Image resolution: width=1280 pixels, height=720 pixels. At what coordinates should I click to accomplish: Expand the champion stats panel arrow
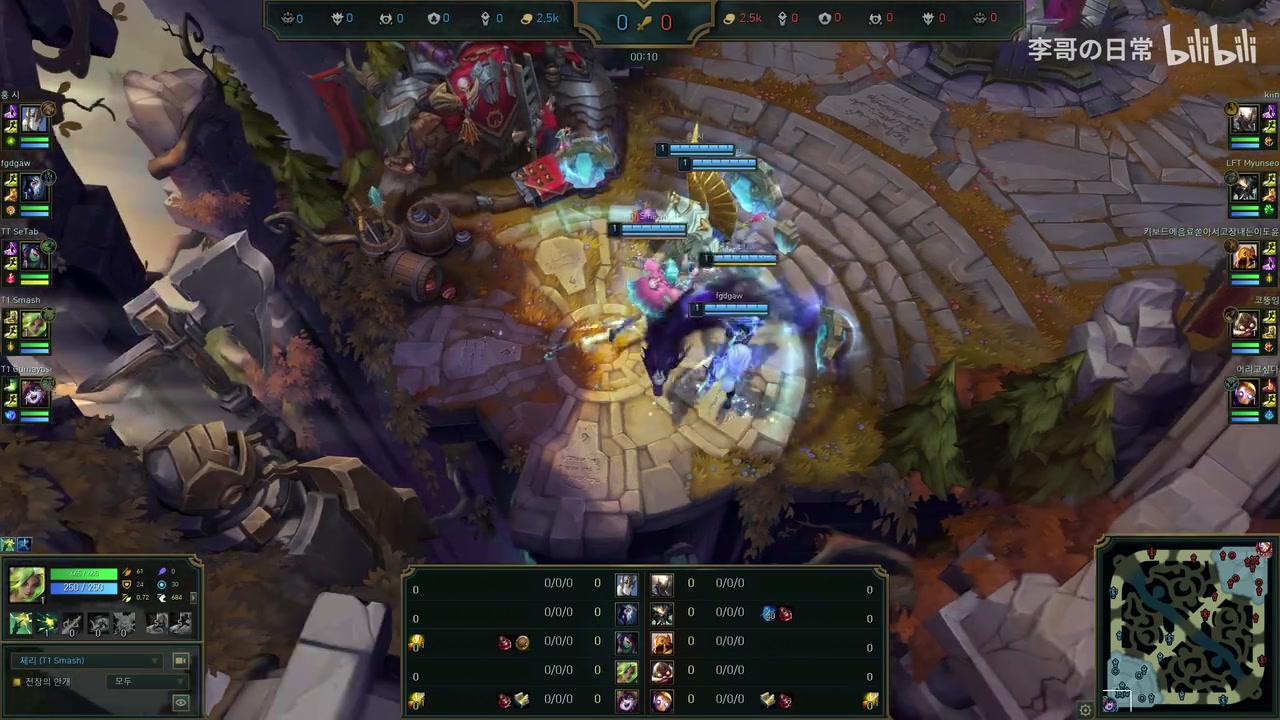(x=193, y=597)
